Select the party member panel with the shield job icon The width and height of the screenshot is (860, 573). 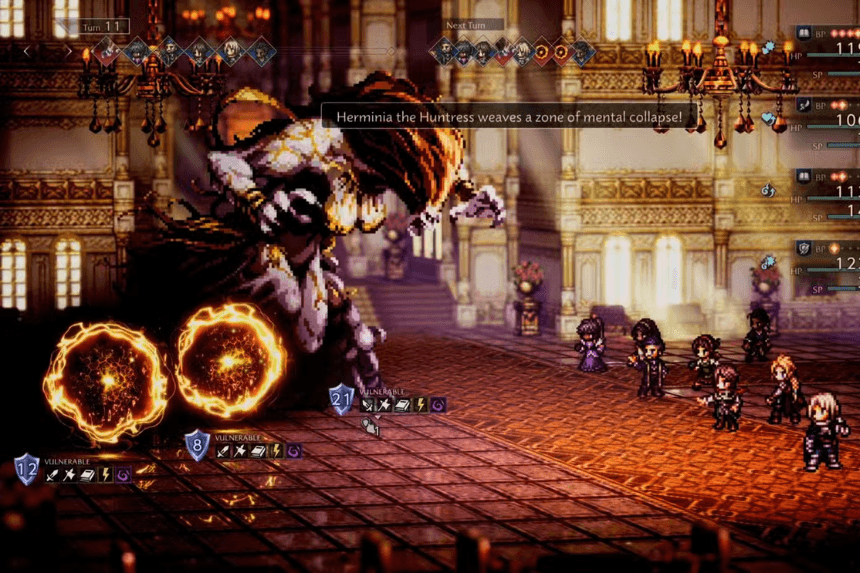point(825,262)
